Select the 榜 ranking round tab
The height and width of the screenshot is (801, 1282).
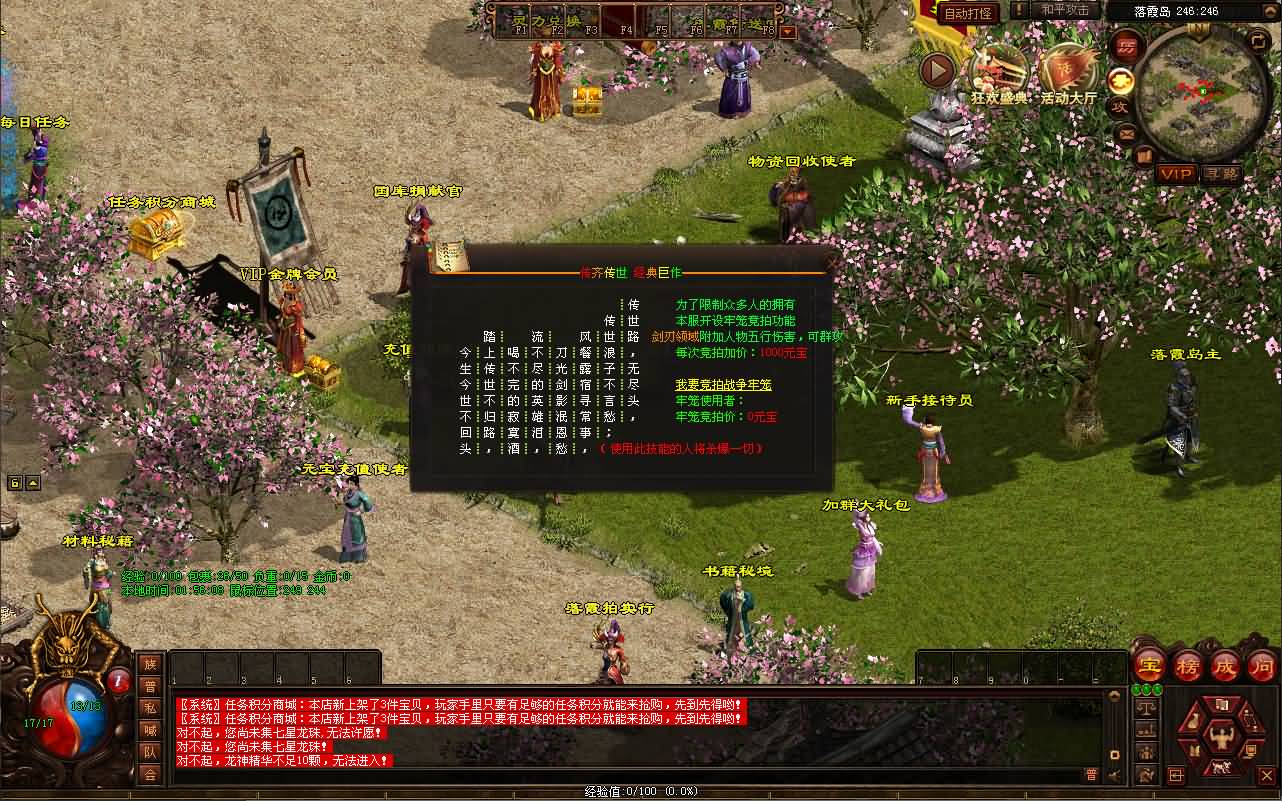coord(1186,666)
